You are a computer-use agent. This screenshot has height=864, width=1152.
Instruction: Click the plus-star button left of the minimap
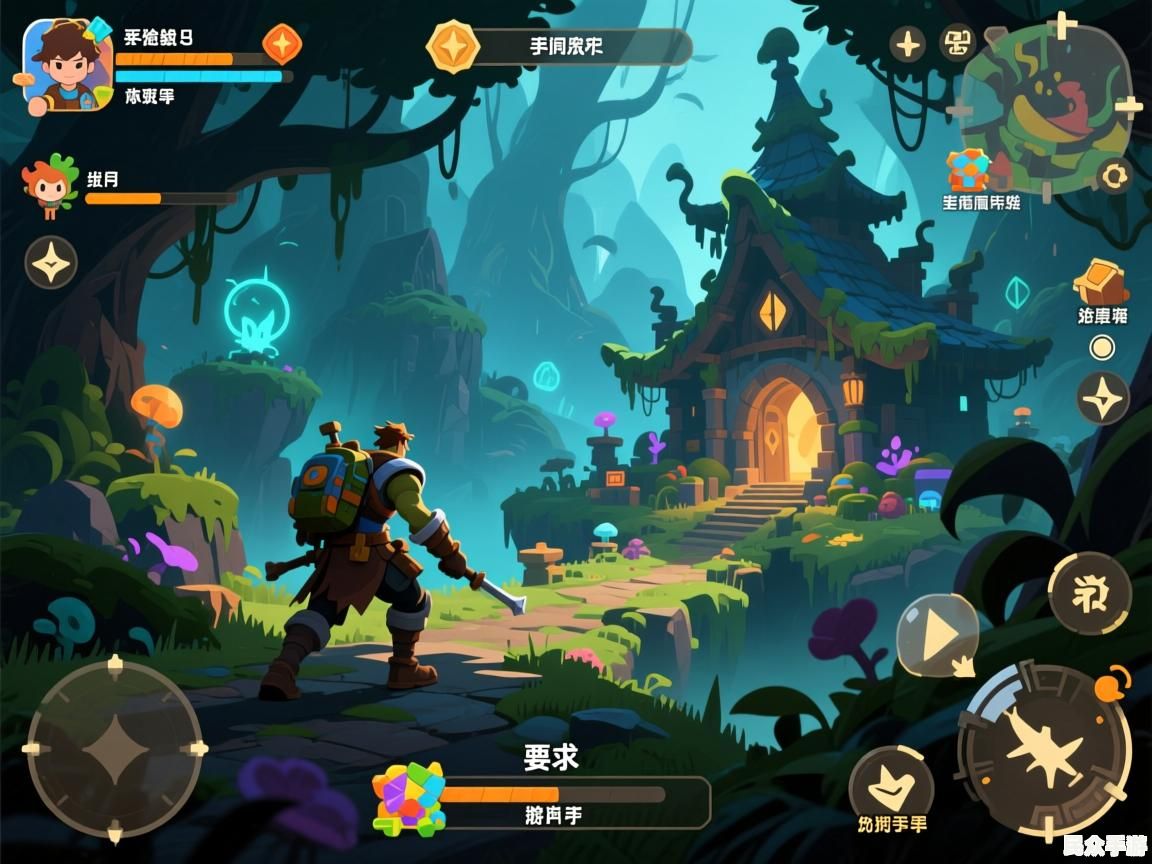coord(908,44)
